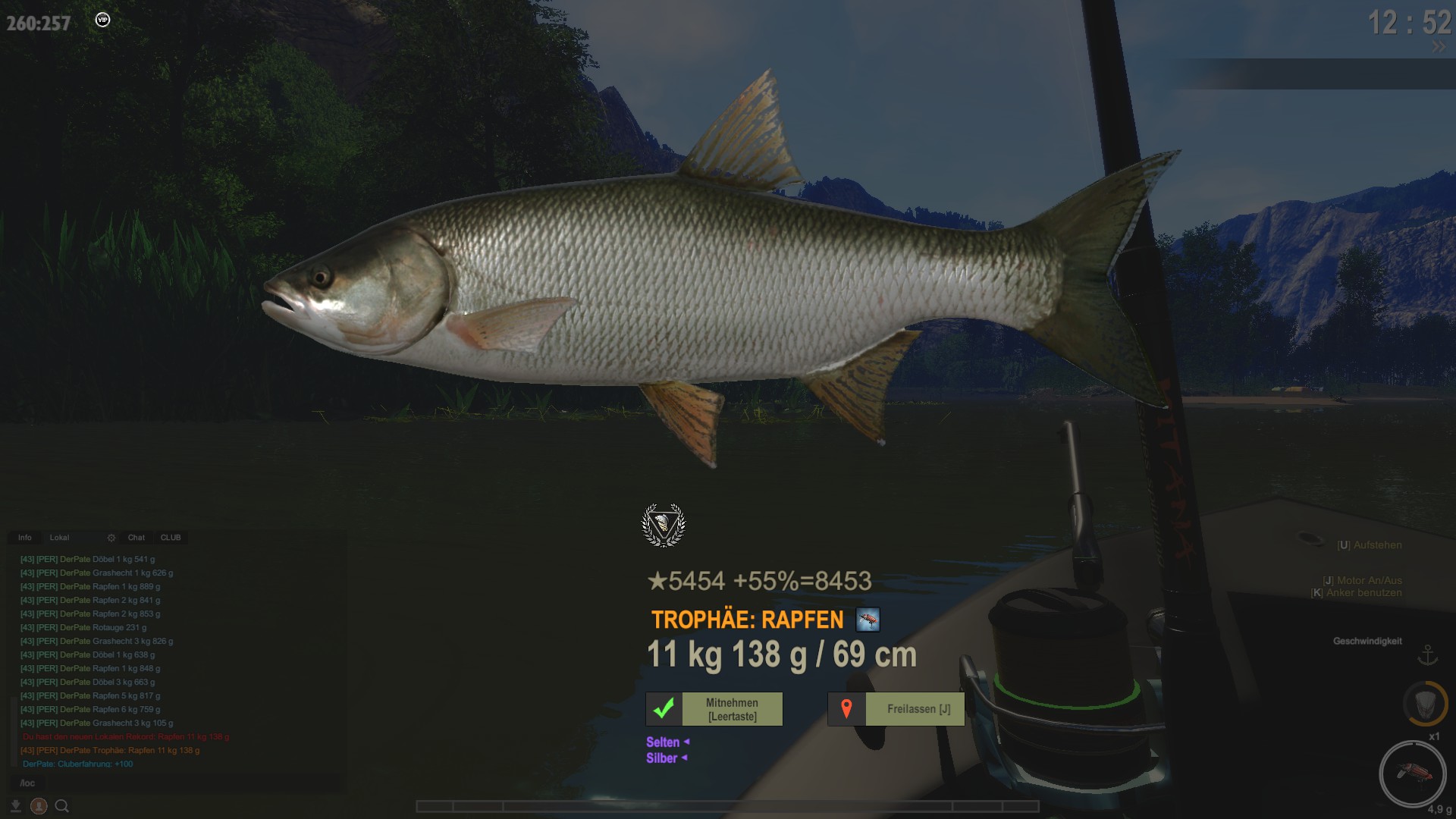1456x819 pixels.
Task: Open the player profile avatar icon
Action: pyautogui.click(x=39, y=806)
